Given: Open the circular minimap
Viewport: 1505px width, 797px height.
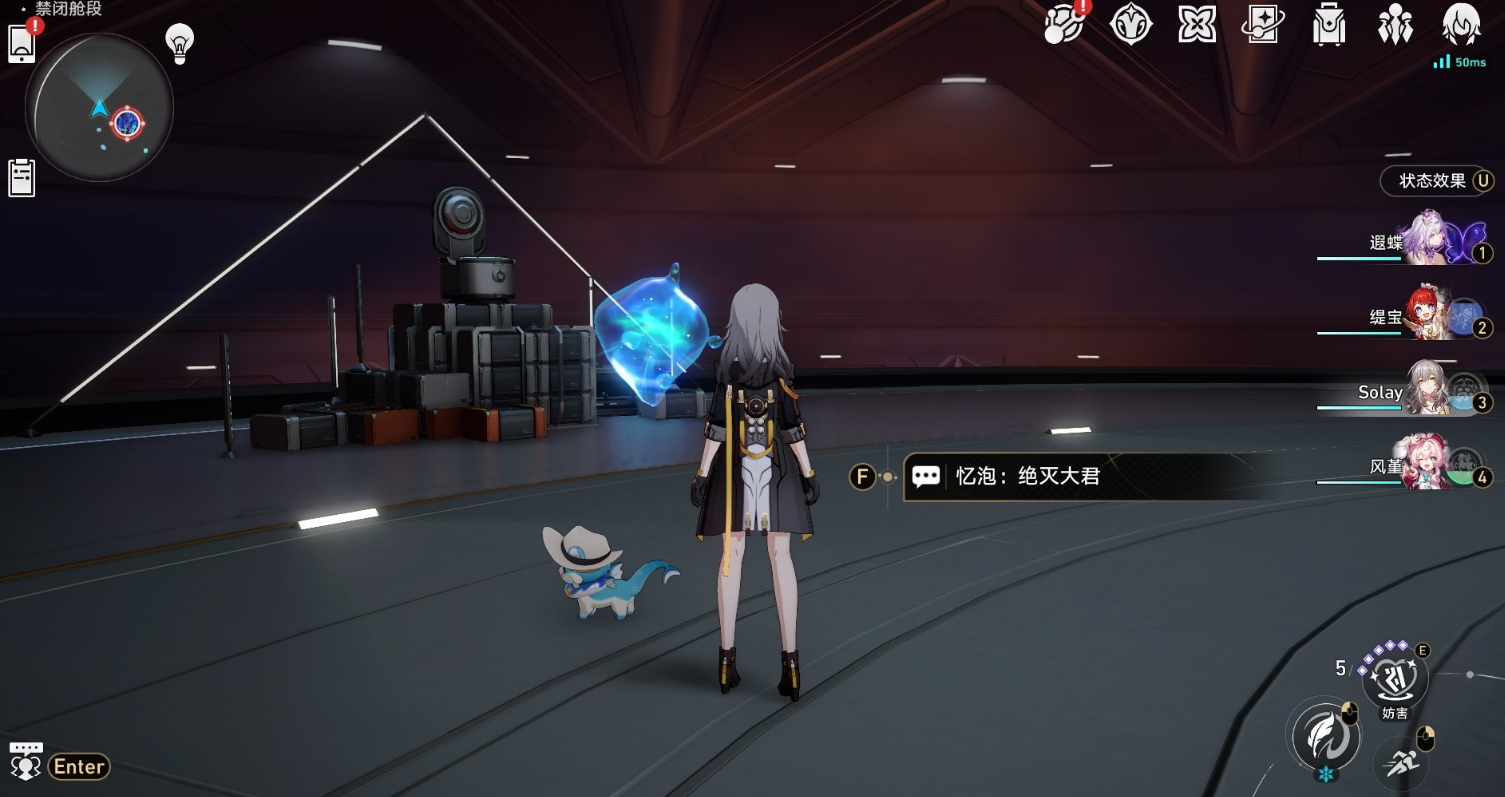Looking at the screenshot, I should (99, 108).
